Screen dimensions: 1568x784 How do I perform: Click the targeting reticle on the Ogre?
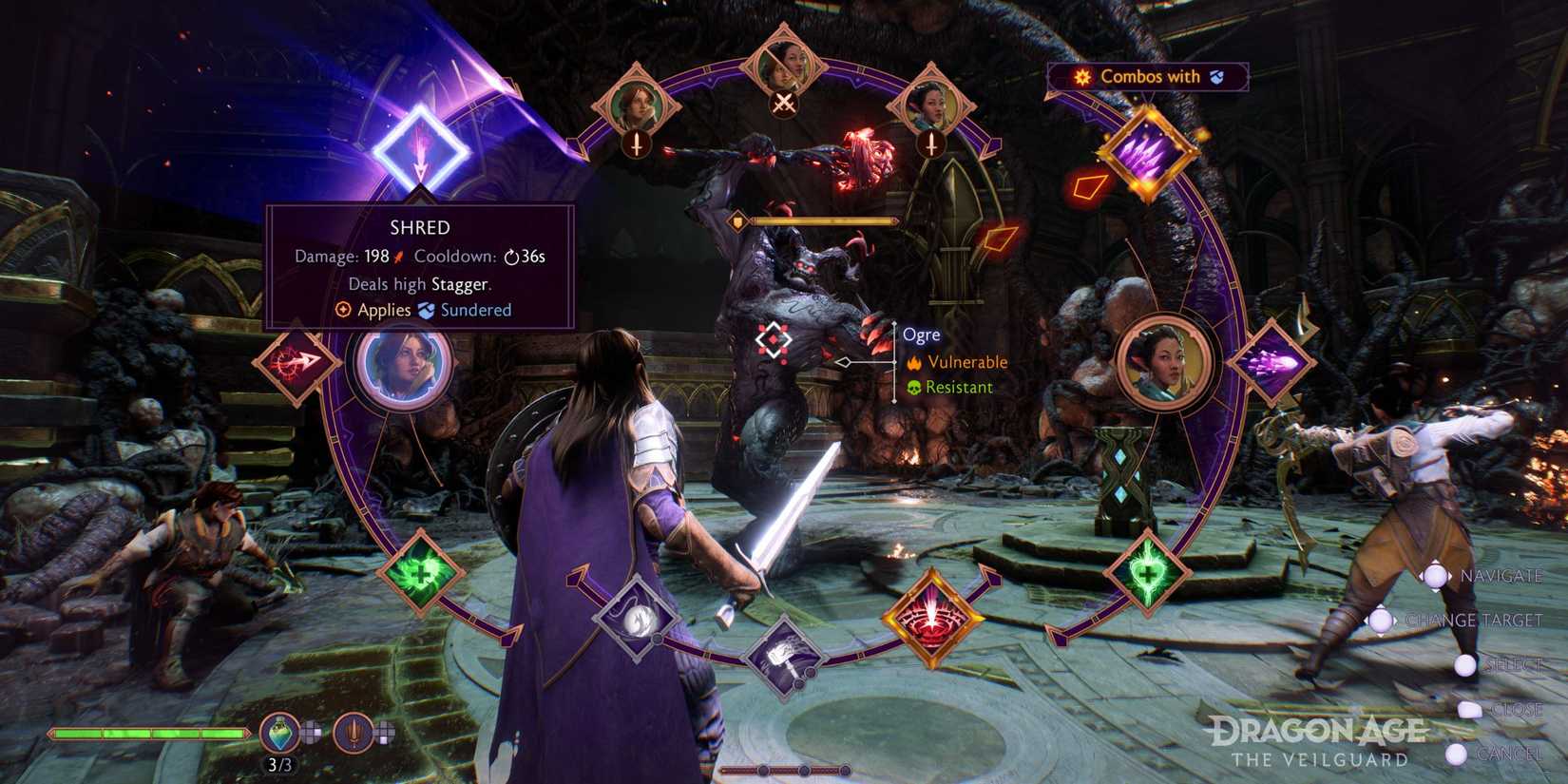774,336
